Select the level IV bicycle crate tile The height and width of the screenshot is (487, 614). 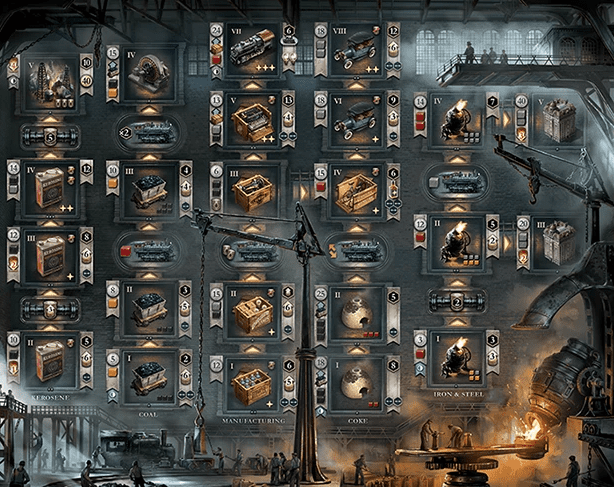pyautogui.click(x=356, y=190)
